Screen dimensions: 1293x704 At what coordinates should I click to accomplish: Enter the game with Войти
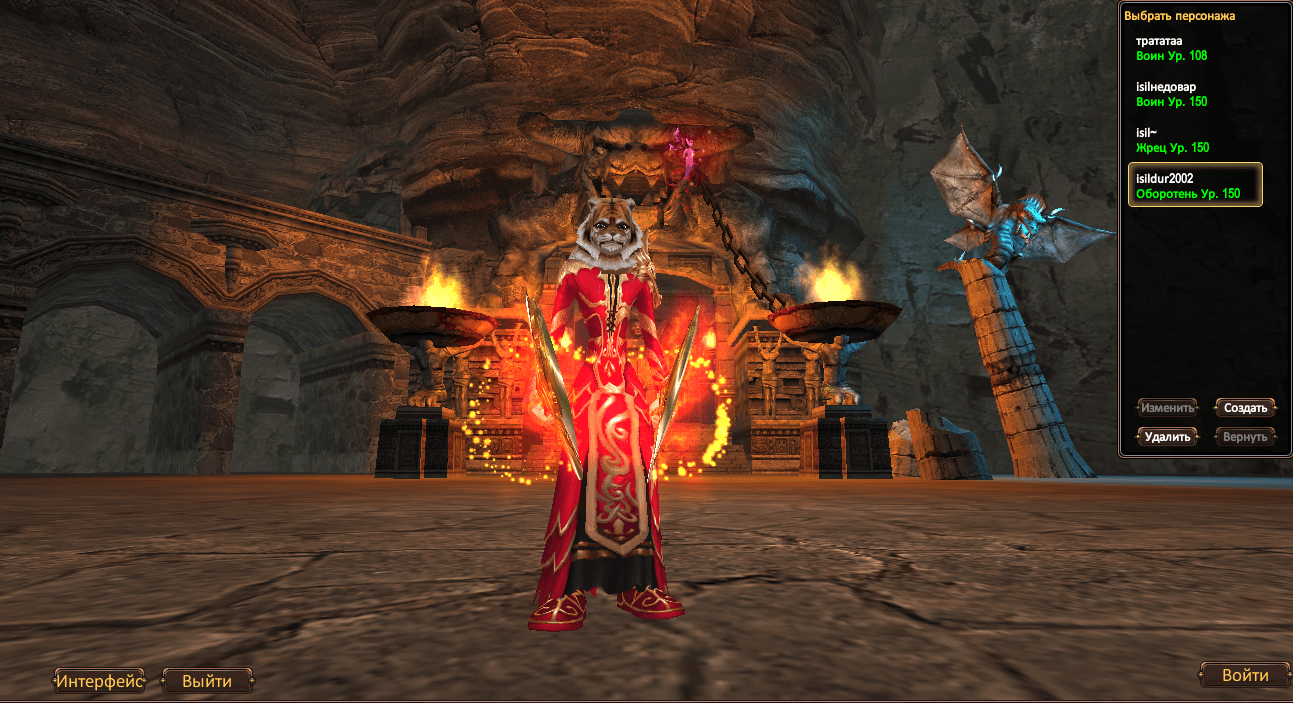pyautogui.click(x=1244, y=676)
